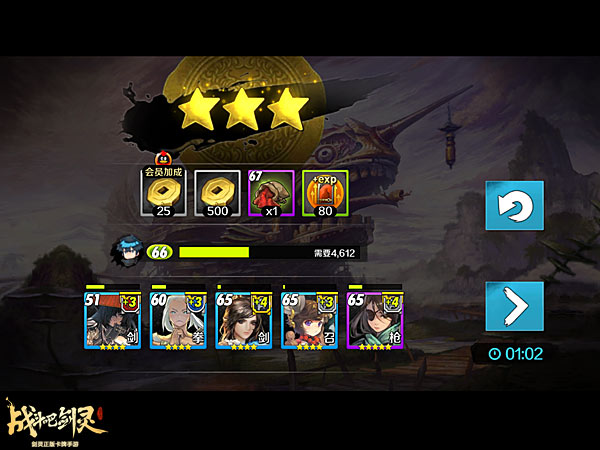Image resolution: width=600 pixels, height=450 pixels.
Task: Select the 25 gold member bonus reward
Action: (162, 193)
